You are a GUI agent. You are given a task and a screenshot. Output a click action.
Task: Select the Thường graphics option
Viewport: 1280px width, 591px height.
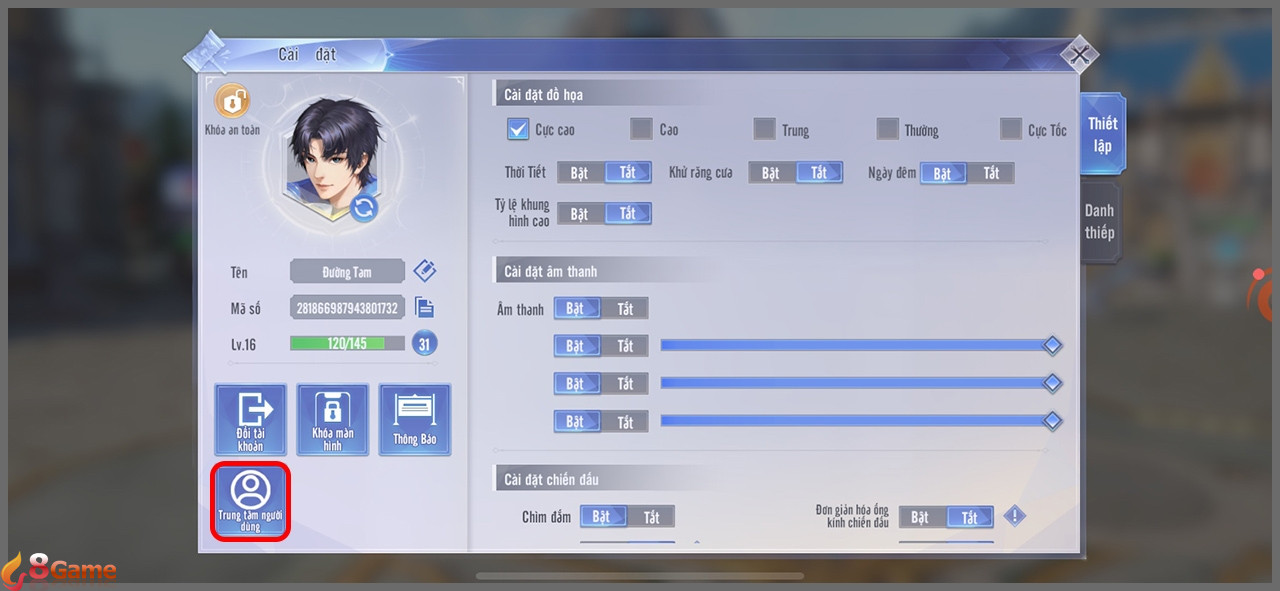(887, 129)
